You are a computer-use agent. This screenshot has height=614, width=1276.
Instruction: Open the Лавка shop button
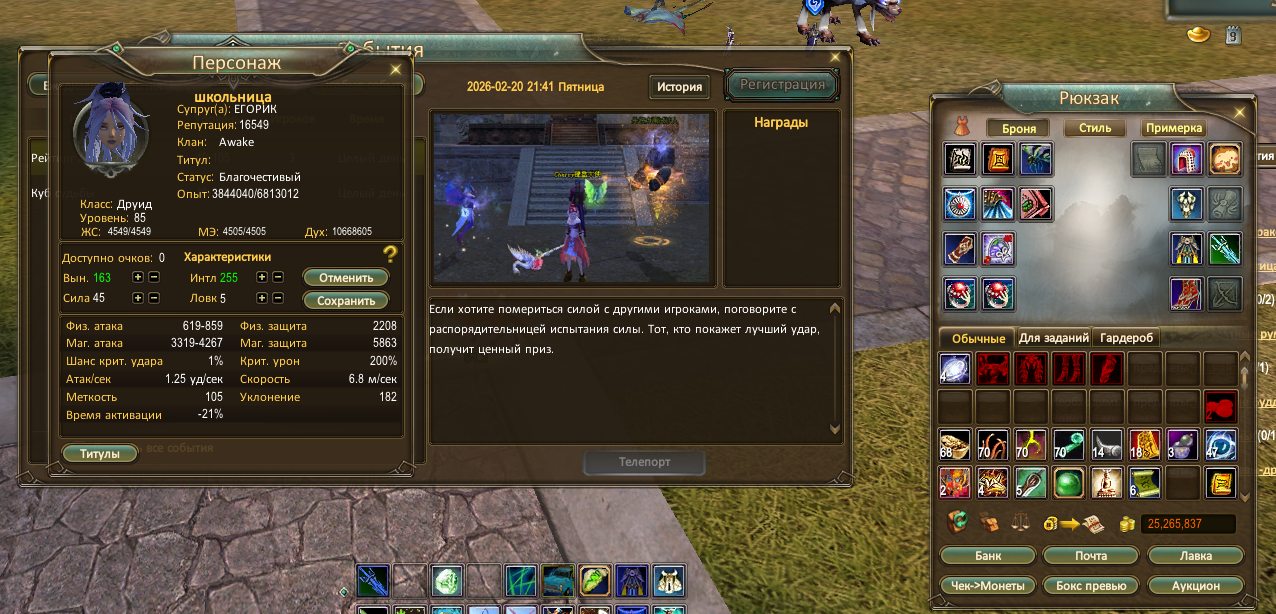[1196, 556]
